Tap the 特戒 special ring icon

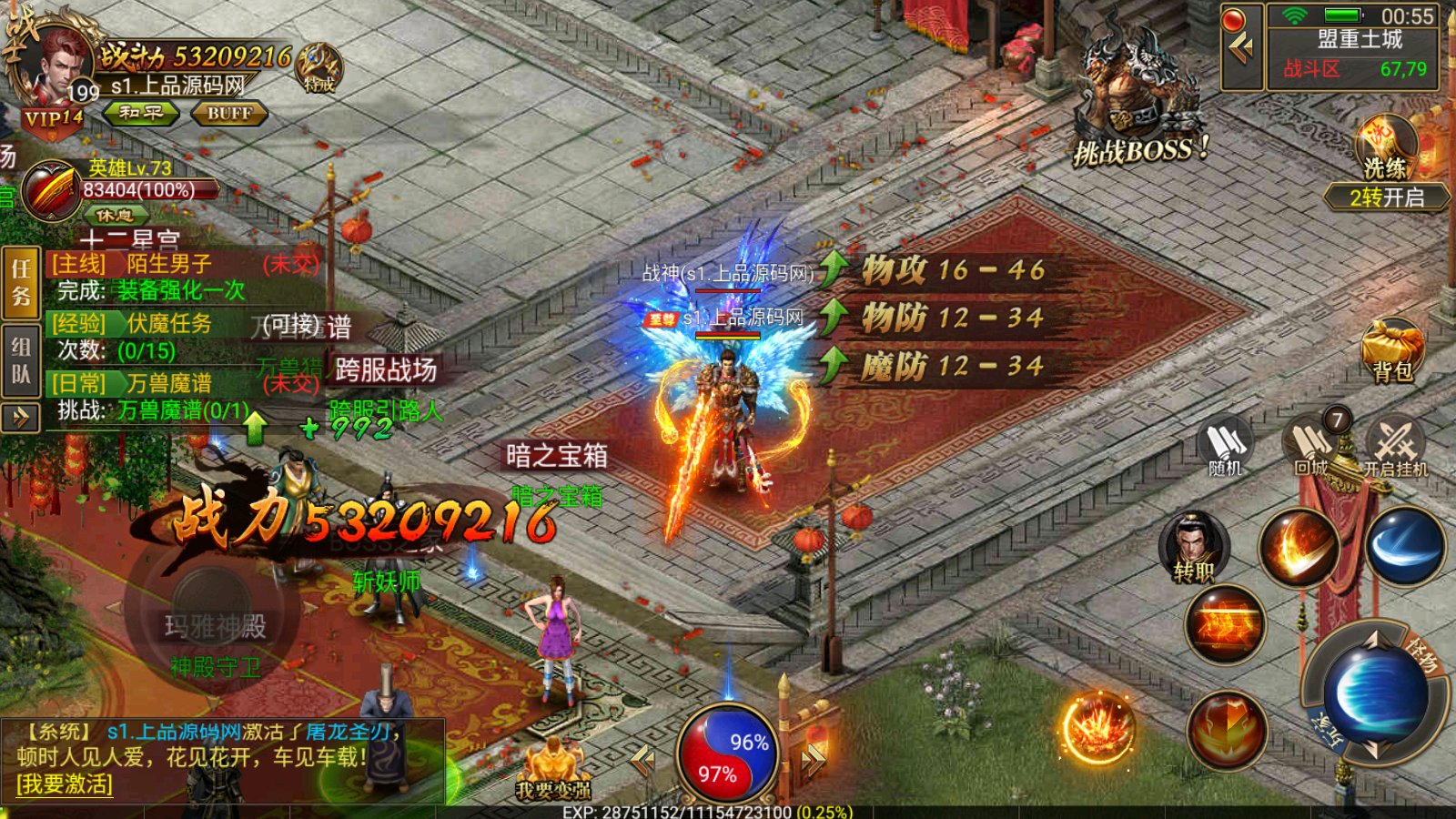click(x=318, y=68)
